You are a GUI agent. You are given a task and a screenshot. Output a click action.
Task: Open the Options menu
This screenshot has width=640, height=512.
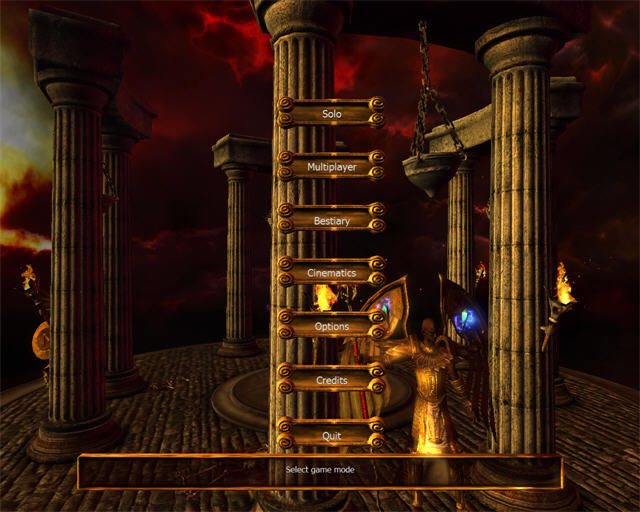point(331,327)
